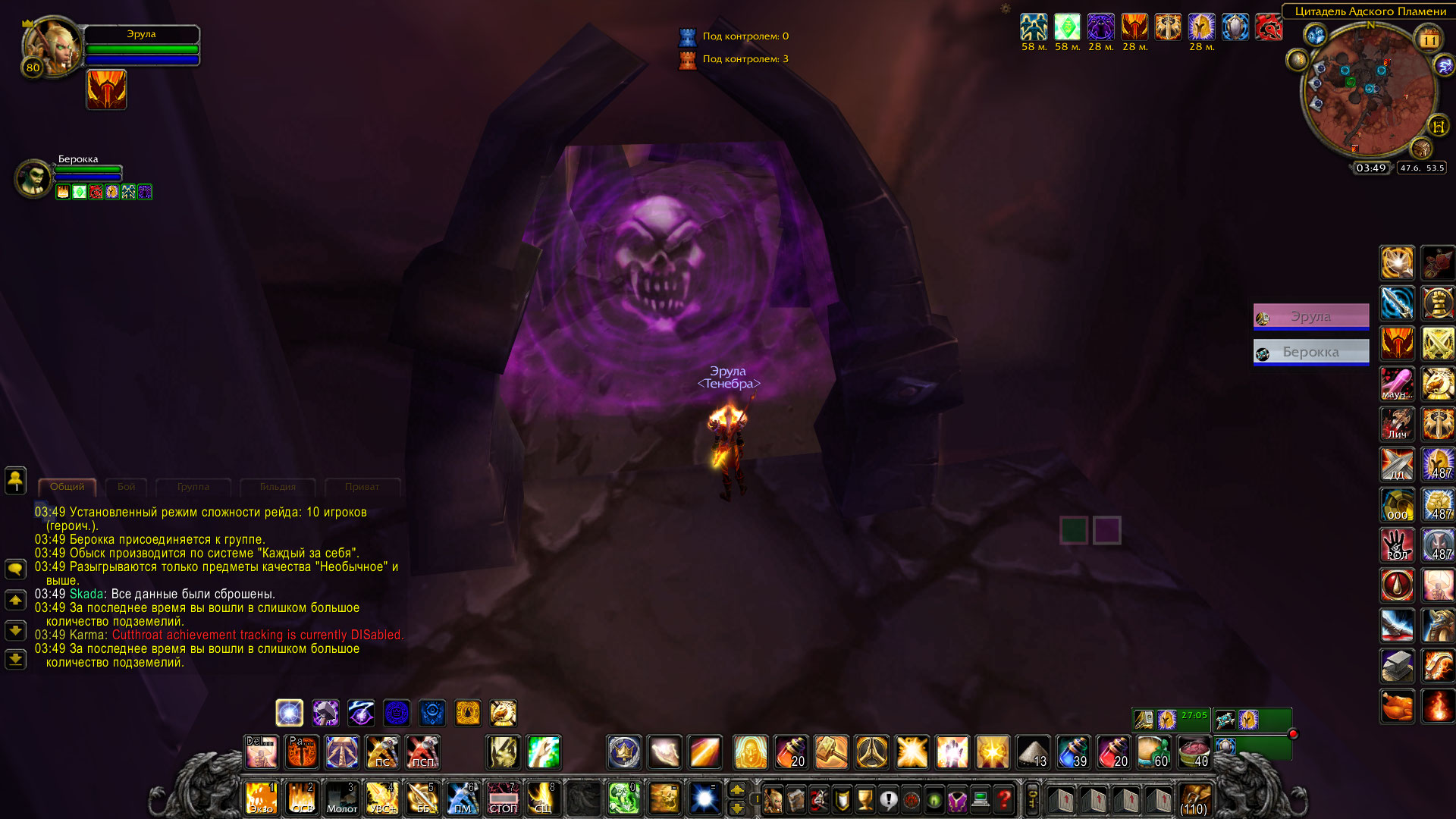The image size is (1456, 819).
Task: Click the Молот ability in slot 3
Action: [341, 799]
